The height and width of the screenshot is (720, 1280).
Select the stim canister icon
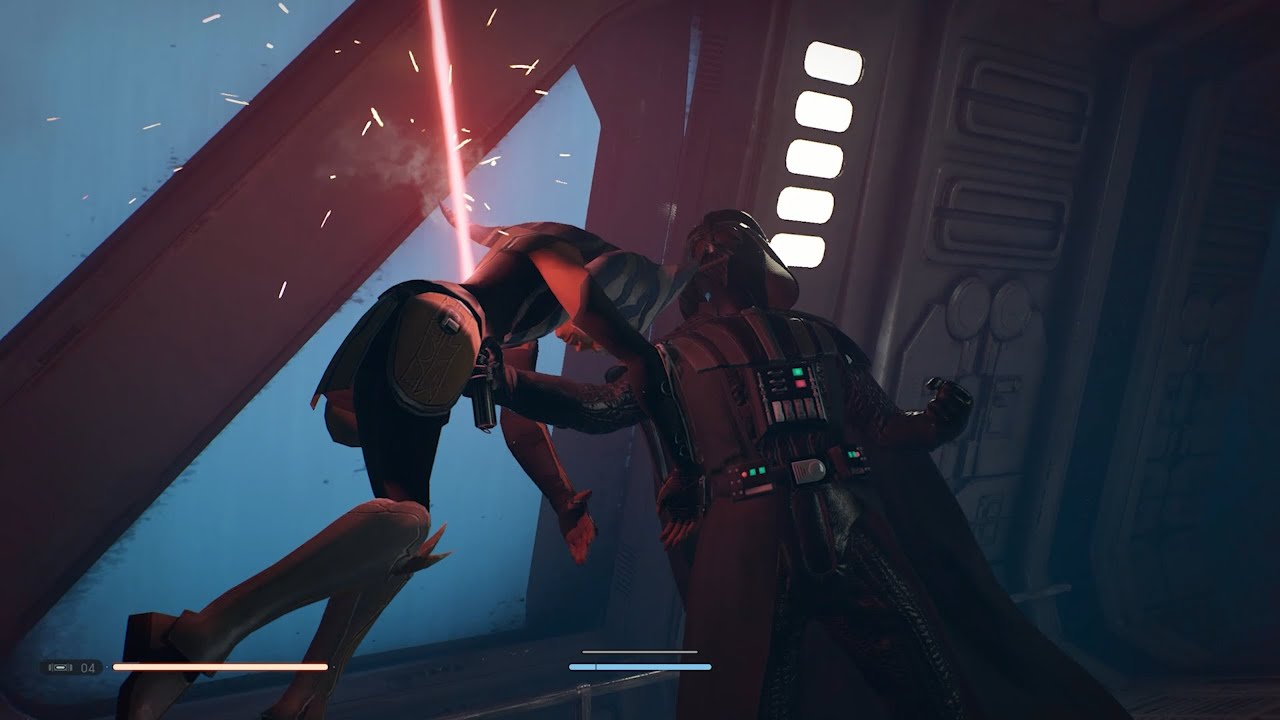[x=62, y=667]
